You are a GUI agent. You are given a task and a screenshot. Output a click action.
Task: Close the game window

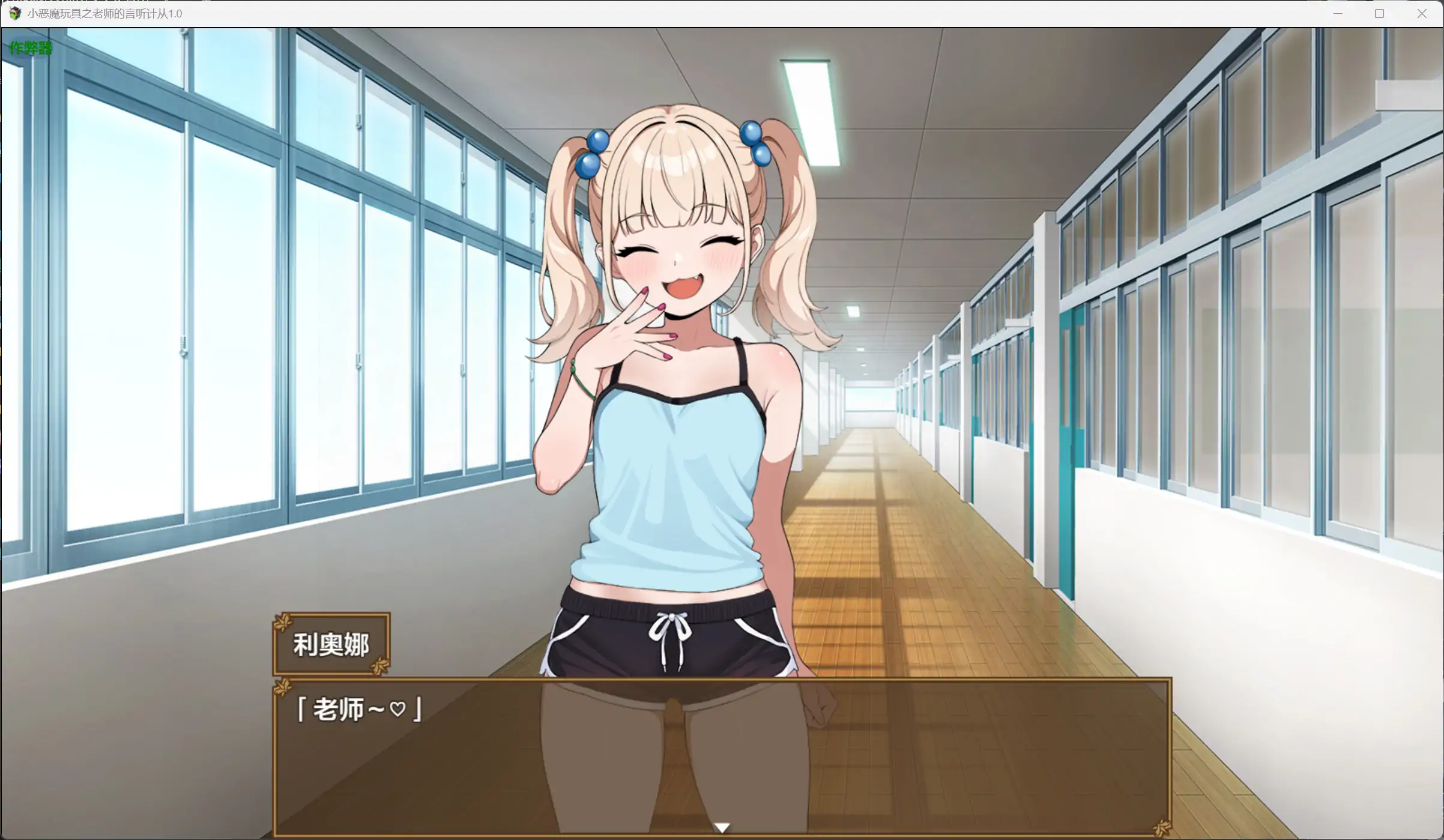click(x=1422, y=13)
